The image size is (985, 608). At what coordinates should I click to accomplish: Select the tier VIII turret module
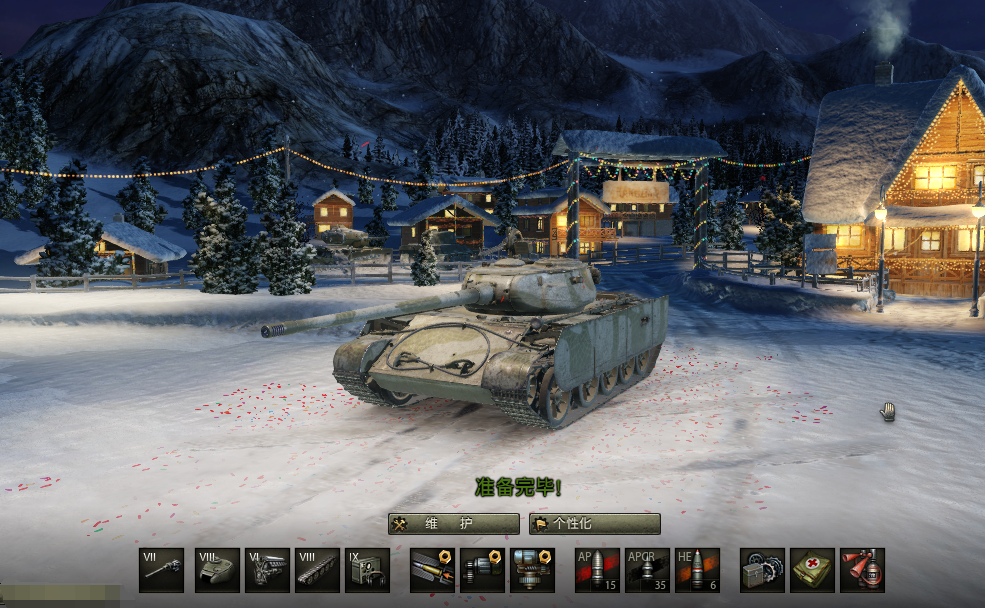click(217, 570)
